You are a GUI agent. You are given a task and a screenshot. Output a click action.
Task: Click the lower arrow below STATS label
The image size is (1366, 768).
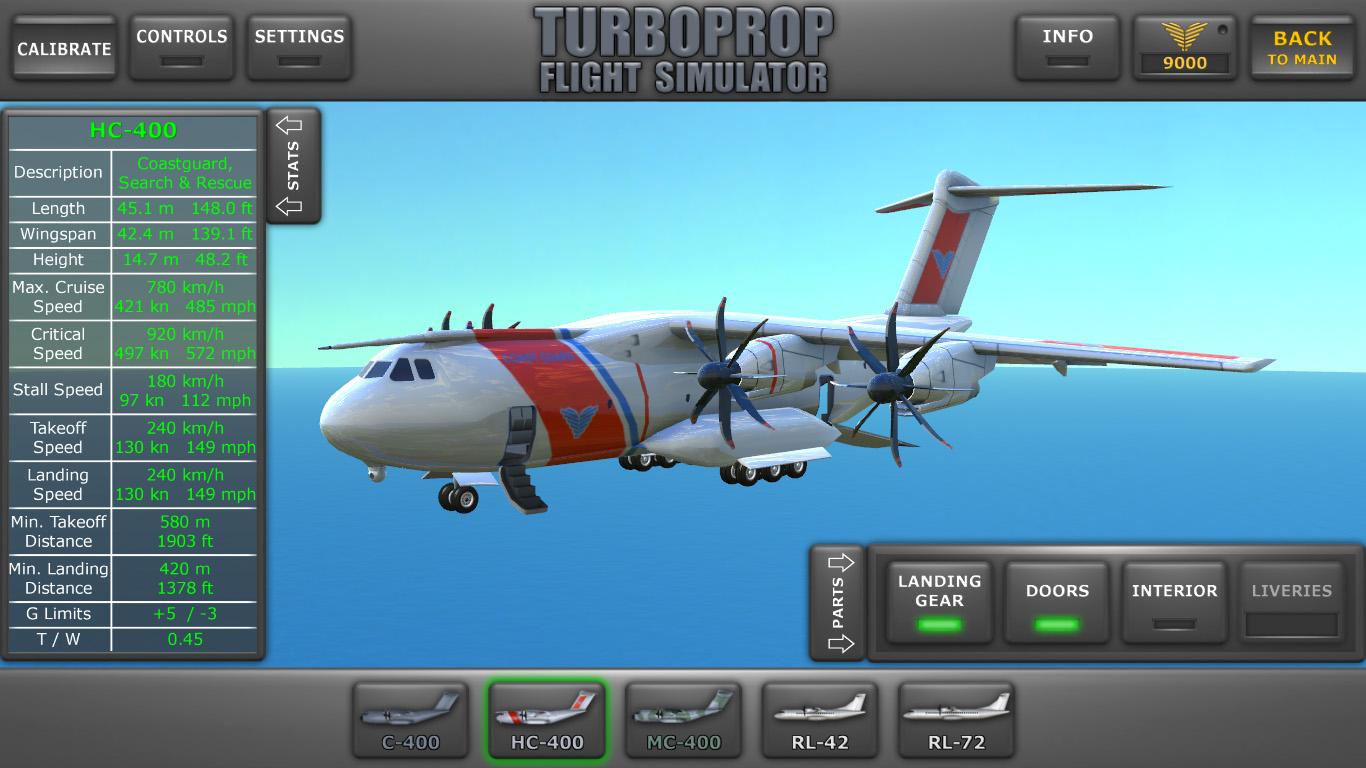pyautogui.click(x=290, y=208)
